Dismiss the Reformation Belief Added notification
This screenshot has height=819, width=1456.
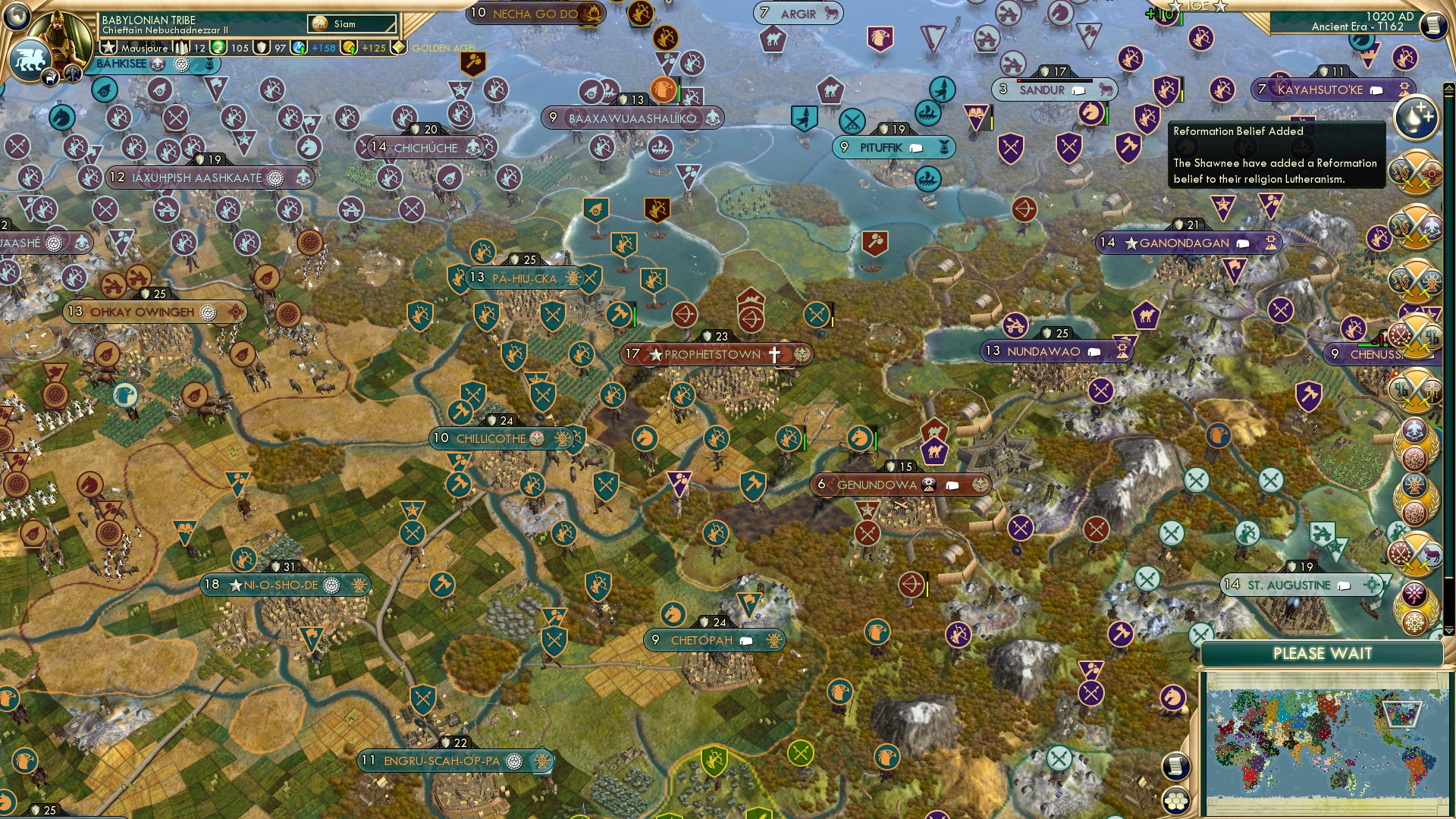coord(1278,155)
